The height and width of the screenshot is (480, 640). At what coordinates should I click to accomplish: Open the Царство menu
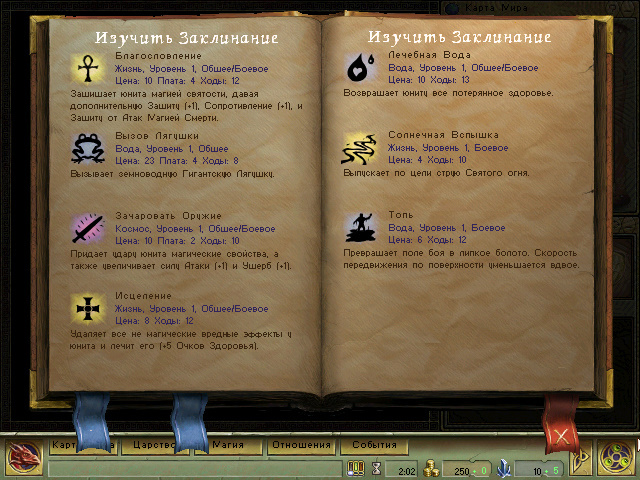click(x=154, y=445)
